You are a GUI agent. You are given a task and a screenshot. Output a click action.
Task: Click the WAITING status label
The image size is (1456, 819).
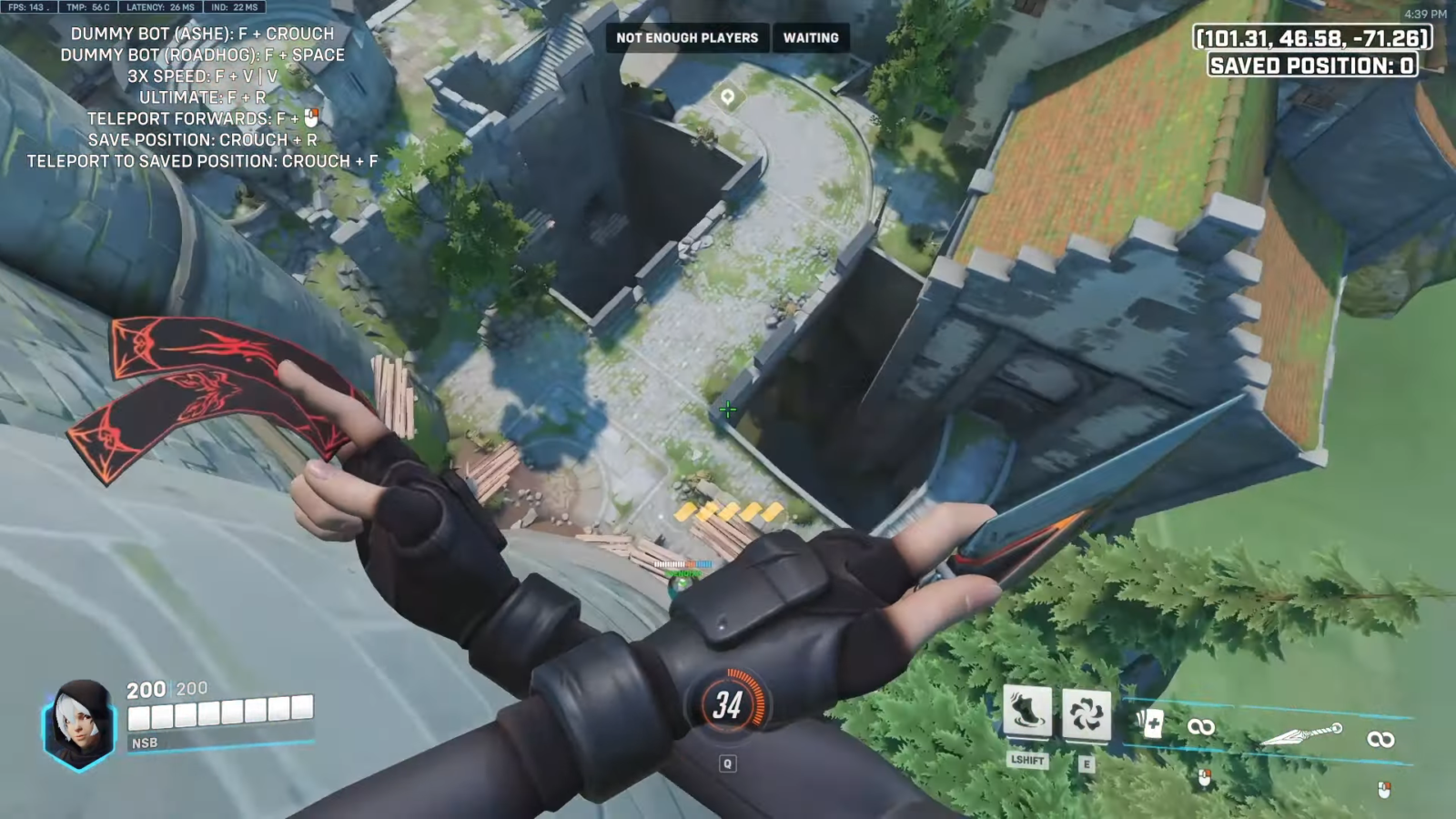pyautogui.click(x=810, y=38)
